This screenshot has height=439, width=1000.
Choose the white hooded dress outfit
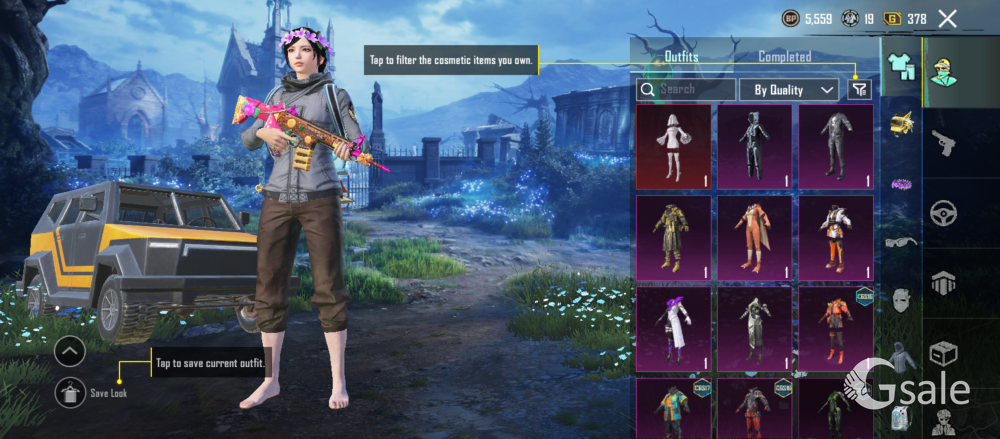click(673, 147)
